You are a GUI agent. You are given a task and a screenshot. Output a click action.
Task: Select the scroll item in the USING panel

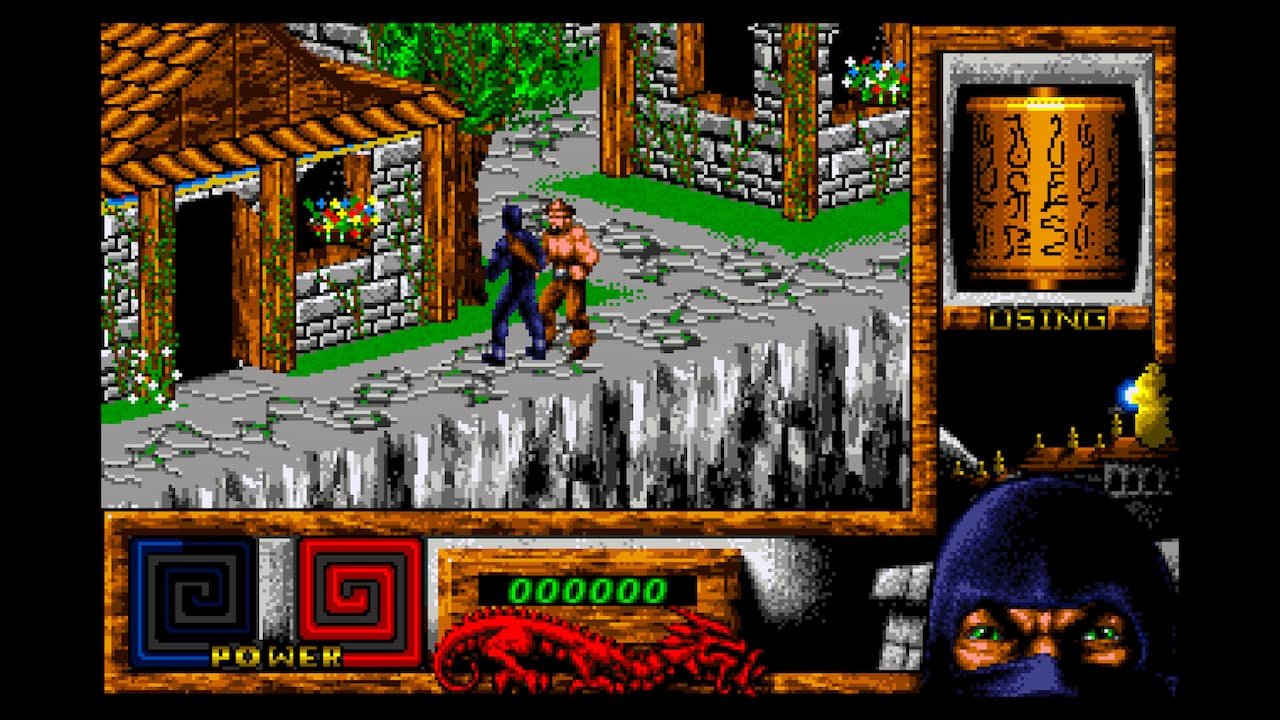point(1046,190)
